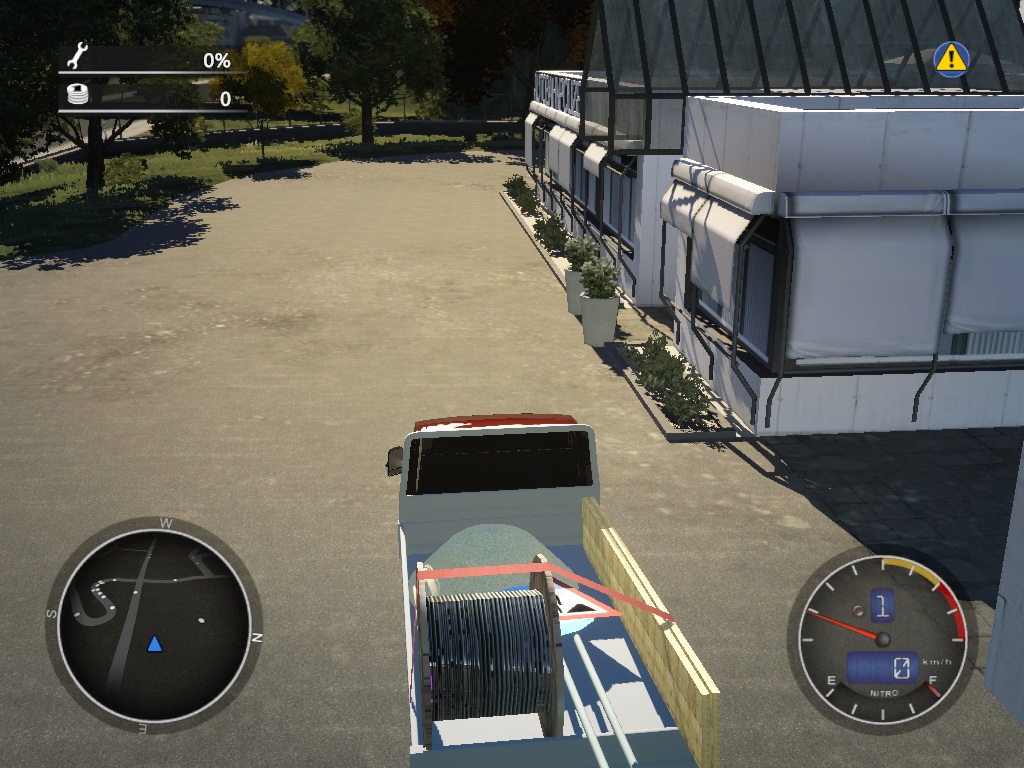Click the blue player arrow on minimap
The width and height of the screenshot is (1024, 768).
pyautogui.click(x=154, y=643)
